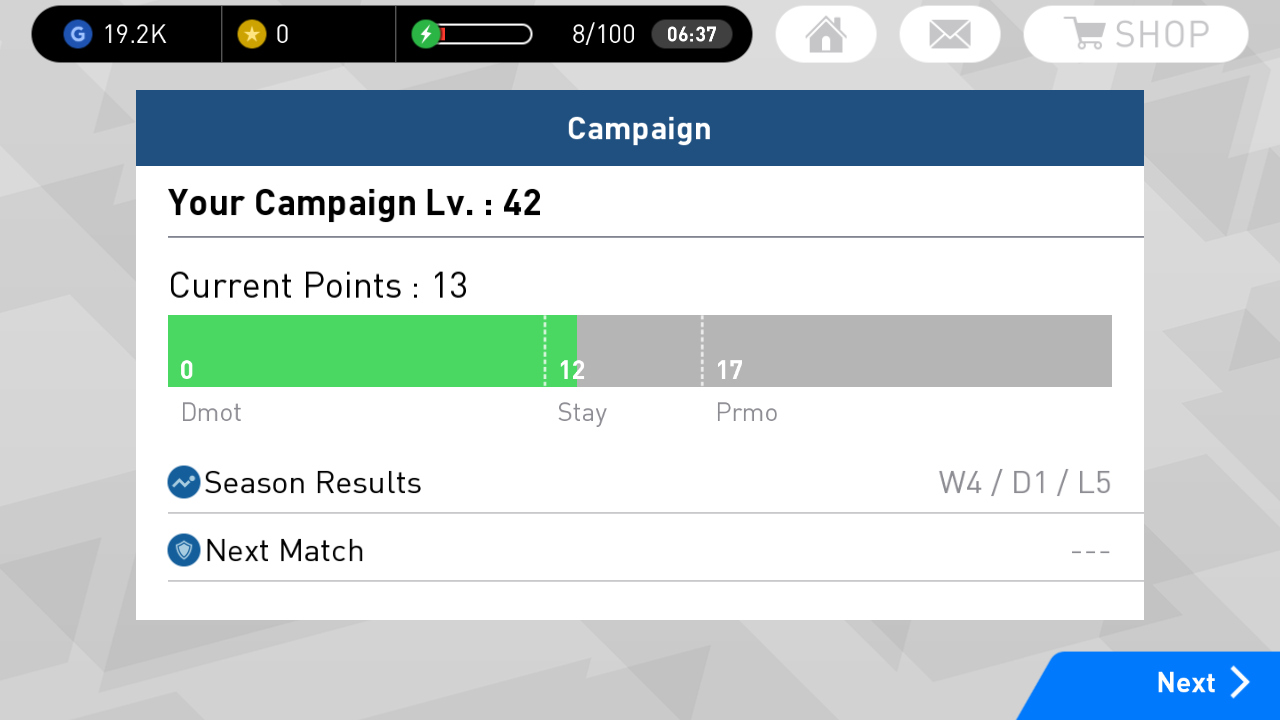Image resolution: width=1280 pixels, height=720 pixels.
Task: Tap the W4 / D1 / L5 record
Action: tap(1024, 482)
